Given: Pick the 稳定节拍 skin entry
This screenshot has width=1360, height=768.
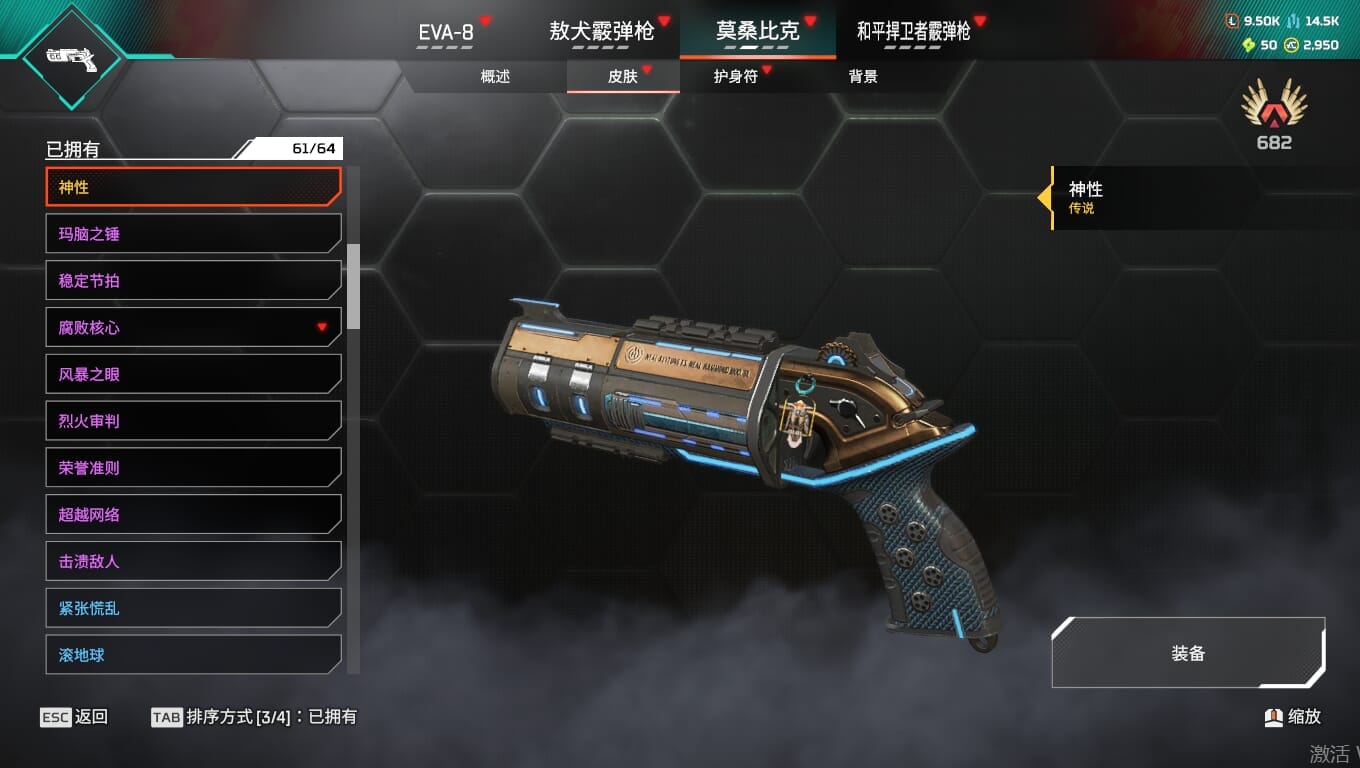Looking at the screenshot, I should pyautogui.click(x=194, y=281).
